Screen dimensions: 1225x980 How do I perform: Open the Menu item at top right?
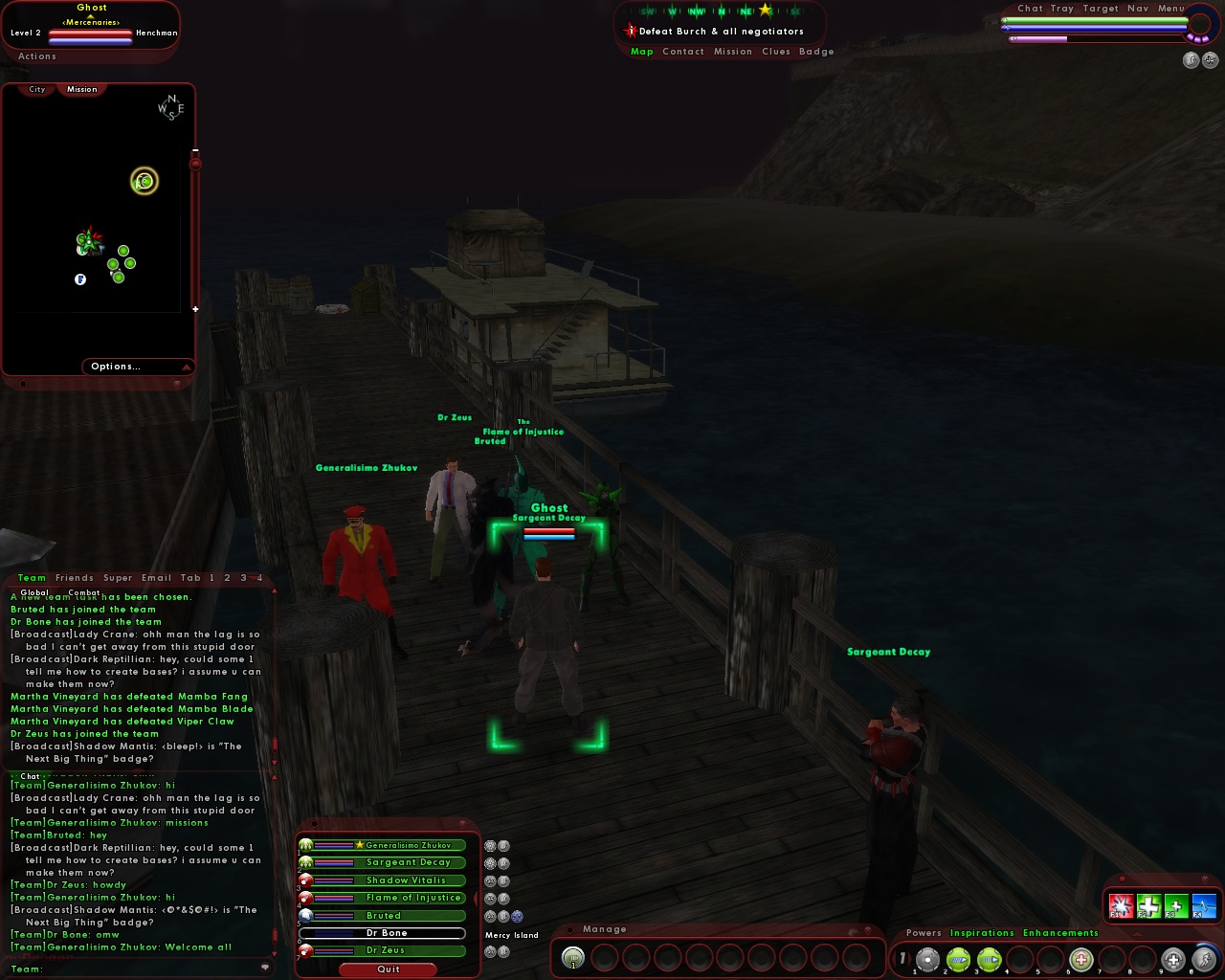click(1169, 8)
